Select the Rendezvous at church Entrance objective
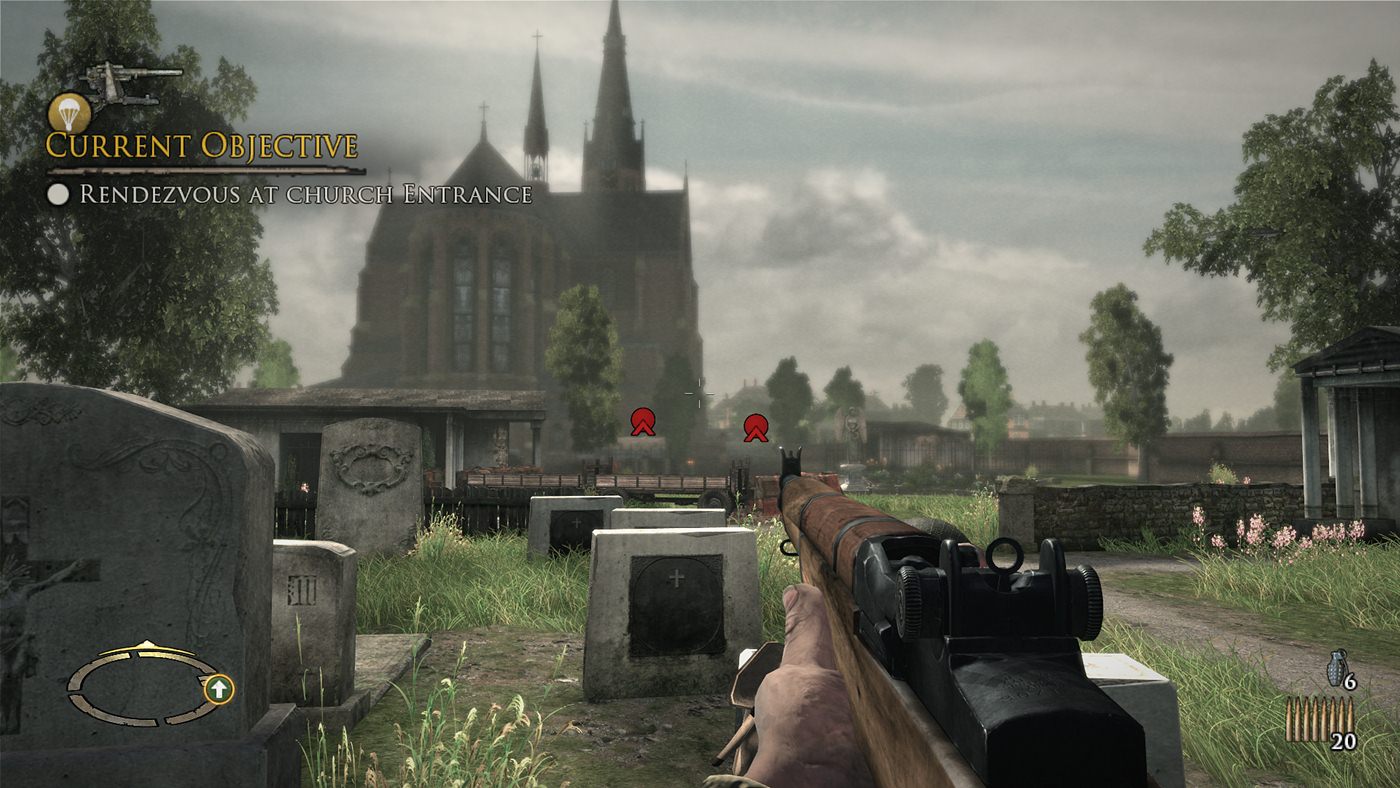 pos(305,194)
